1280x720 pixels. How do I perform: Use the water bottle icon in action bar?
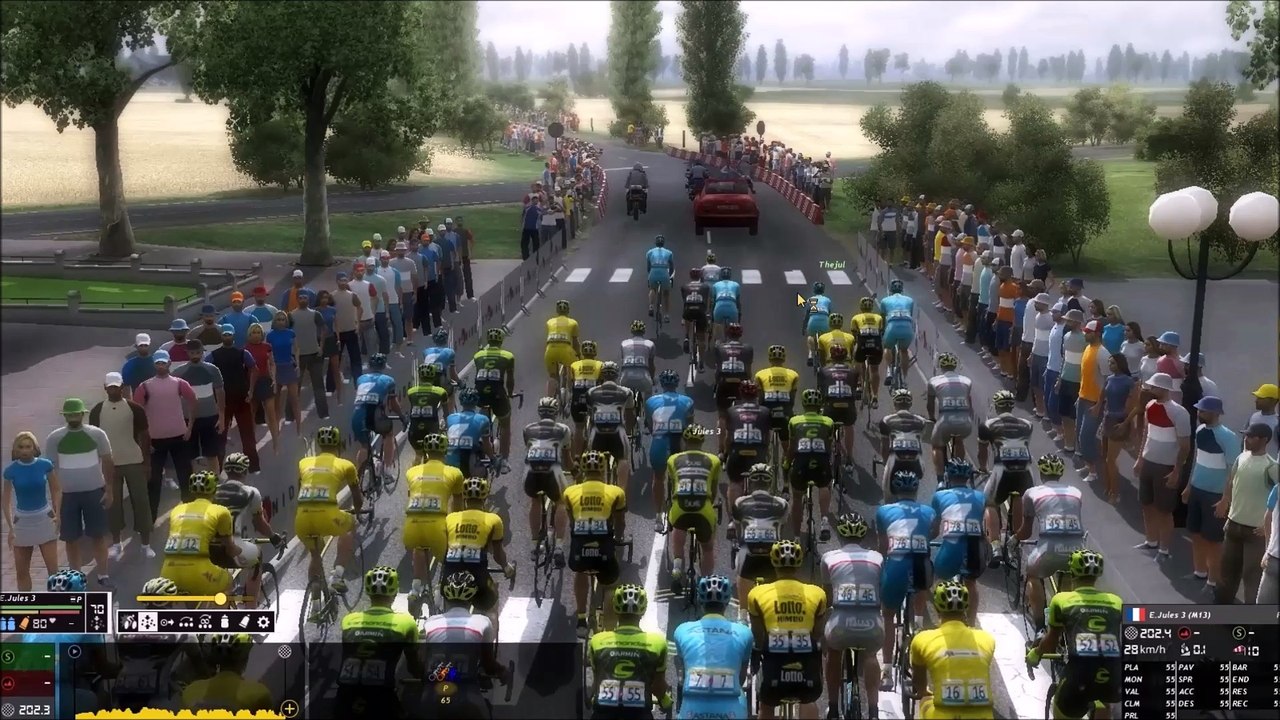224,622
